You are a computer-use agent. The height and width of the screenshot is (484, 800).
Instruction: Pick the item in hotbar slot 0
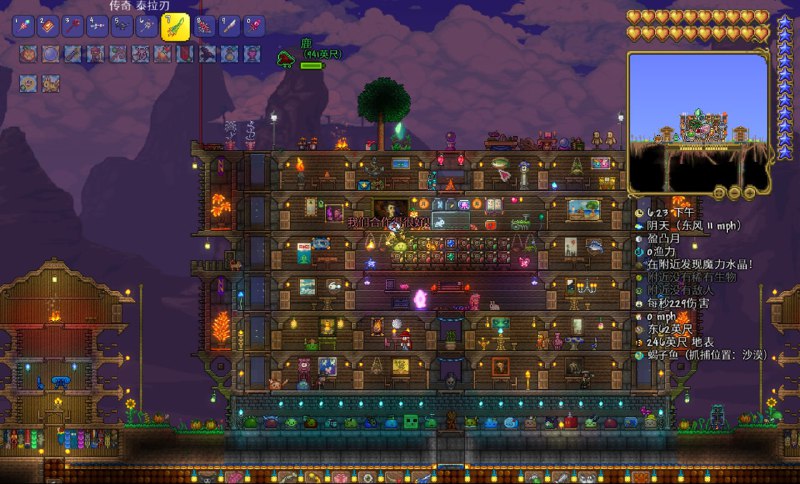pos(254,26)
